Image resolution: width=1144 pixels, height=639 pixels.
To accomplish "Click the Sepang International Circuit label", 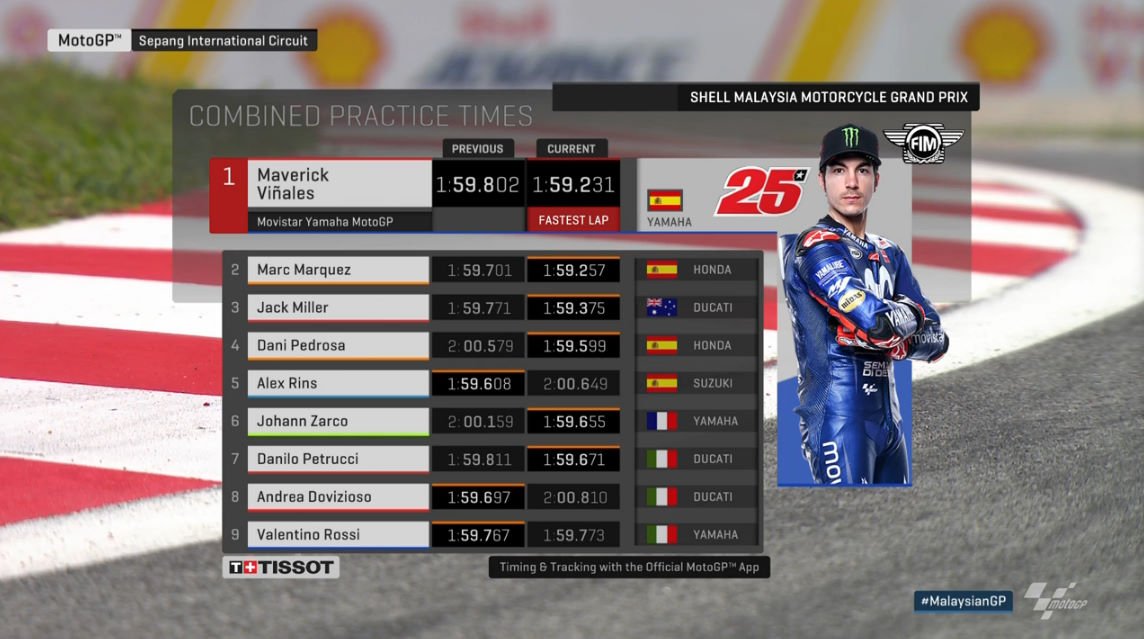I will coord(224,41).
